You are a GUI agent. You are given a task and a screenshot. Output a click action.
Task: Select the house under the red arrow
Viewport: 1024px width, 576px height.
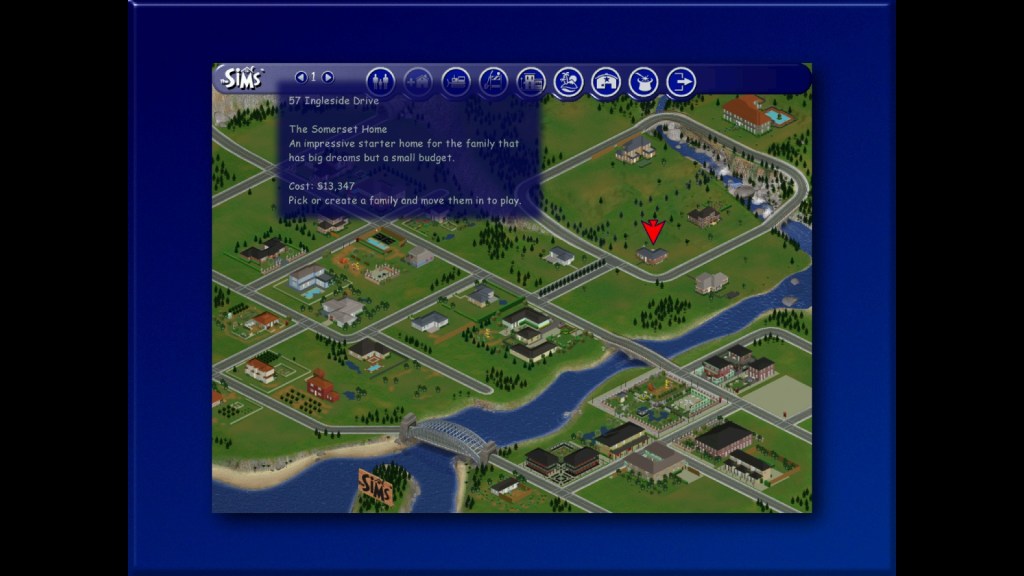[x=653, y=256]
